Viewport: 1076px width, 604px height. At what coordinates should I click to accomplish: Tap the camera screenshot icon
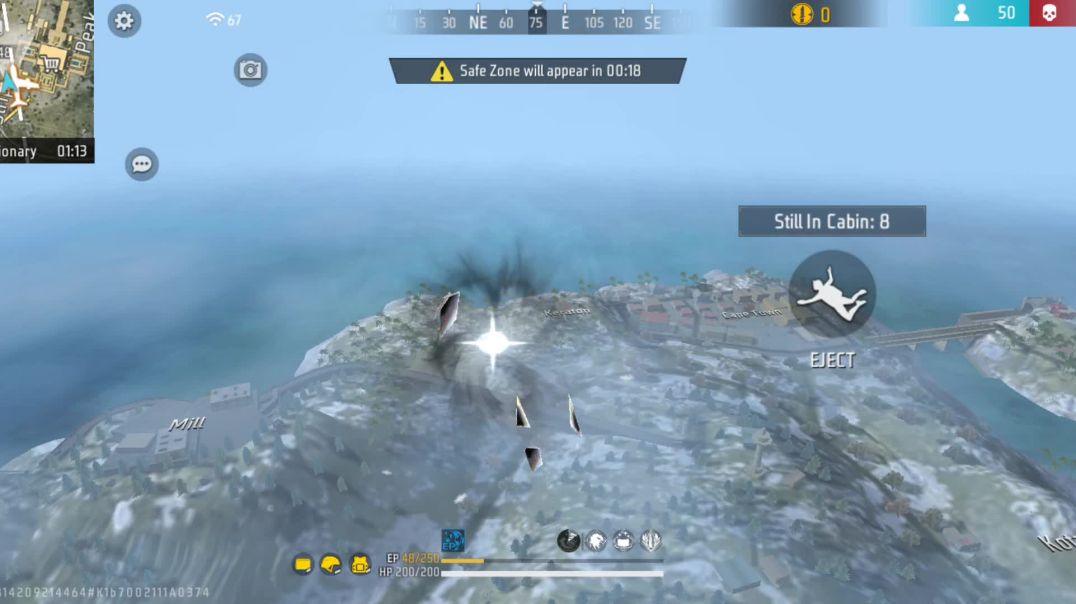(x=250, y=70)
